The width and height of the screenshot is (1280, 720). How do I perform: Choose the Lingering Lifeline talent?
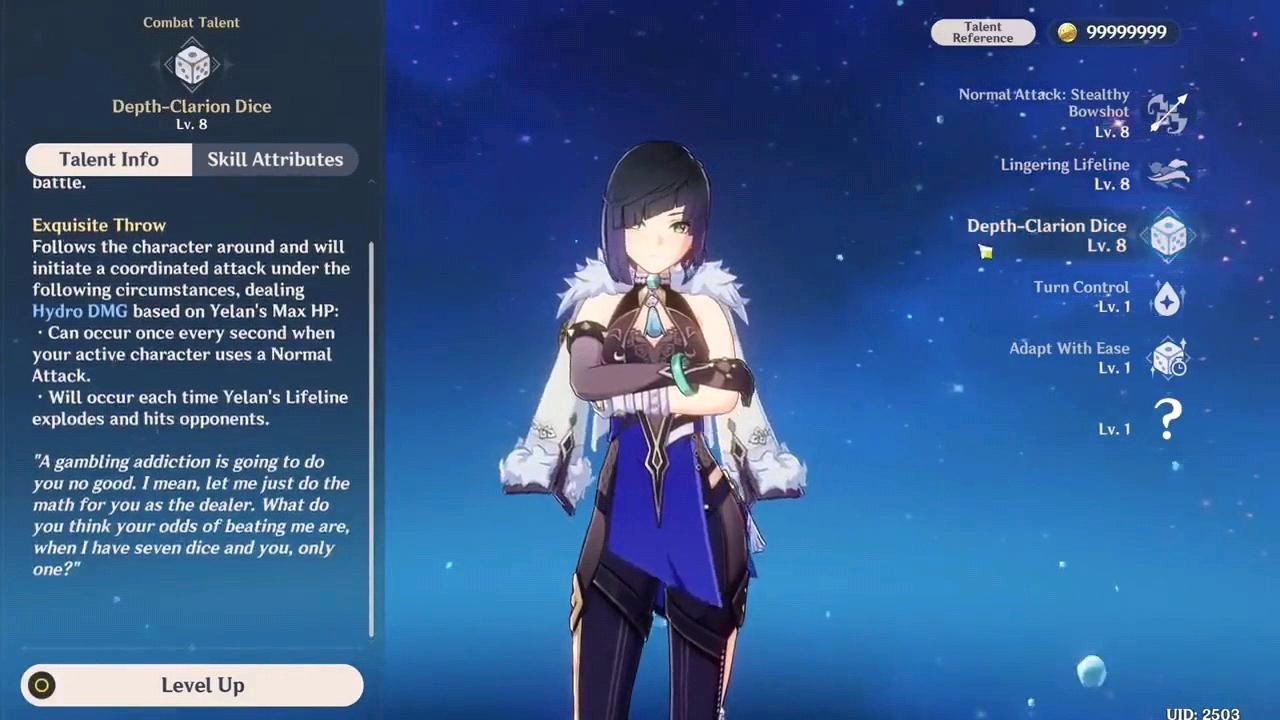[1167, 174]
